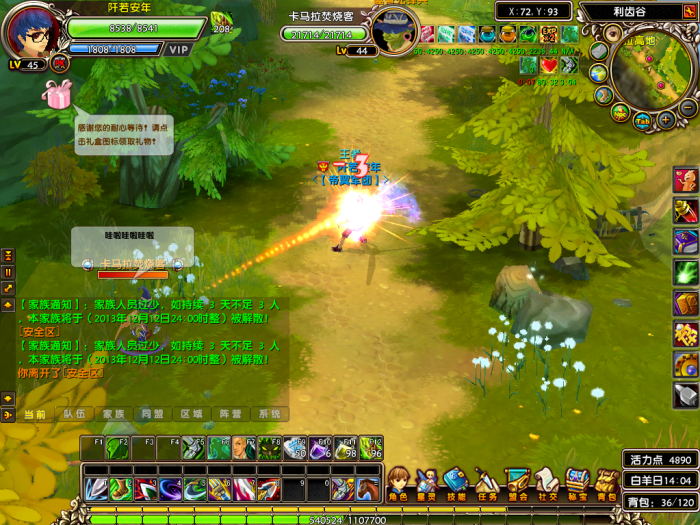The height and width of the screenshot is (525, 700).
Task: Click the orange button beside 利齿谷
Action: [x=689, y=12]
